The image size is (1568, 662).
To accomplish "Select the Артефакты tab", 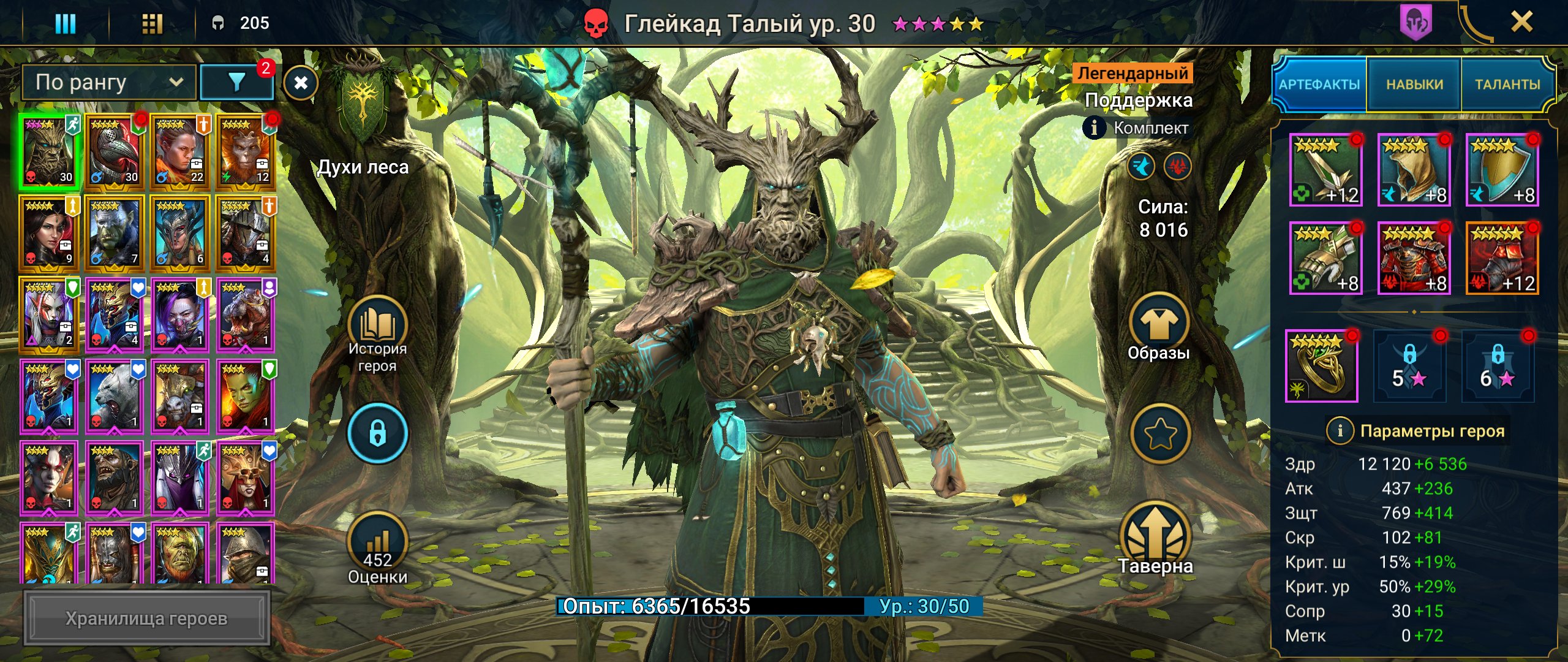I will 1319,85.
